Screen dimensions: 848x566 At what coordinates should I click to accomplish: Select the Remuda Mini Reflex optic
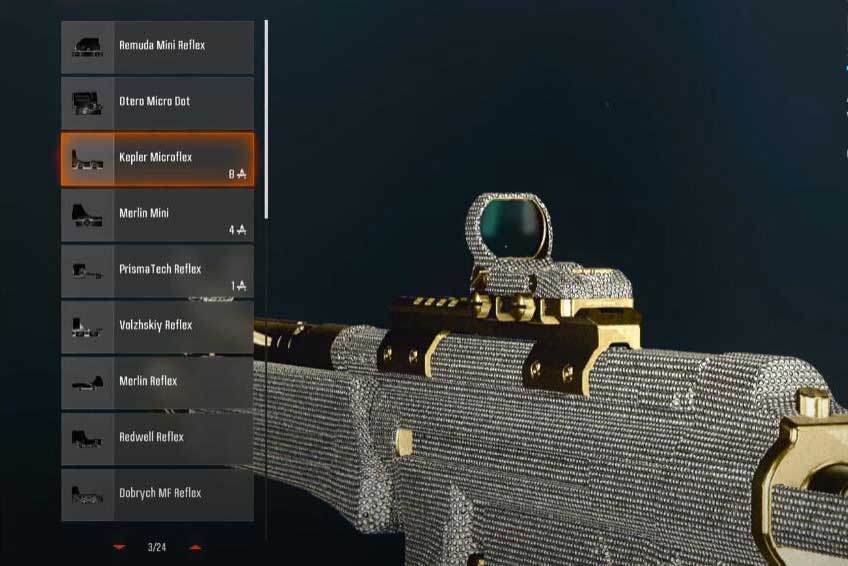(157, 47)
